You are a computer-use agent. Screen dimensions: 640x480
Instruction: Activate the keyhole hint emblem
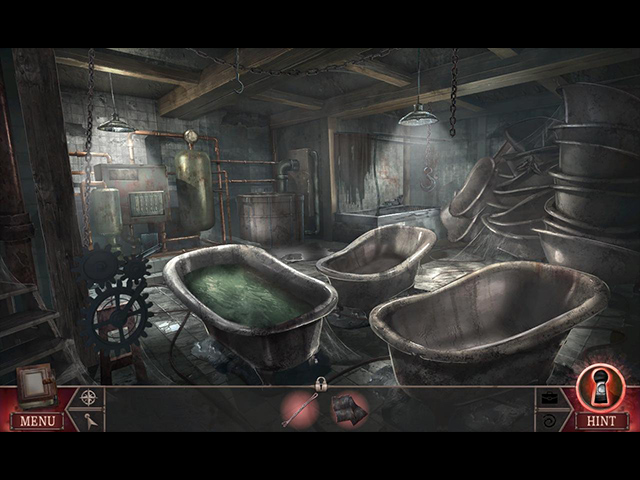[601, 387]
